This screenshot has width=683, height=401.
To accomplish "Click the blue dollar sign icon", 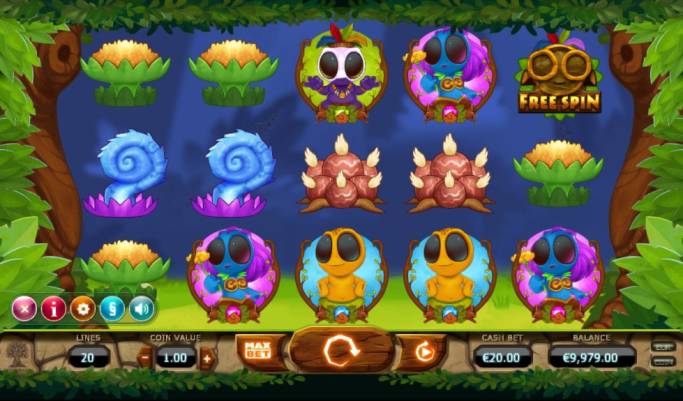I will [112, 309].
